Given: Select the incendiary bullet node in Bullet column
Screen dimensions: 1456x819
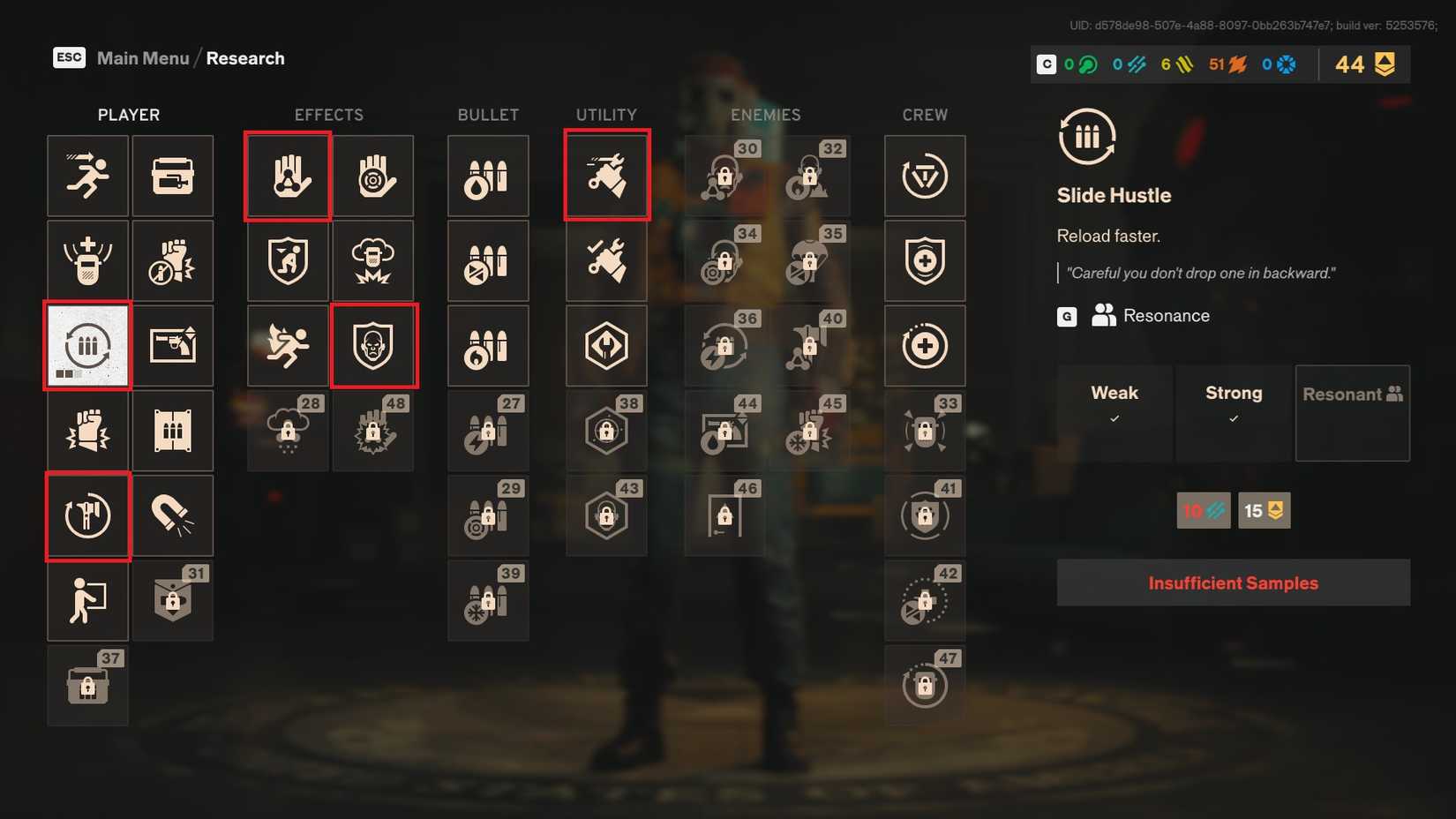Looking at the screenshot, I should click(x=488, y=345).
